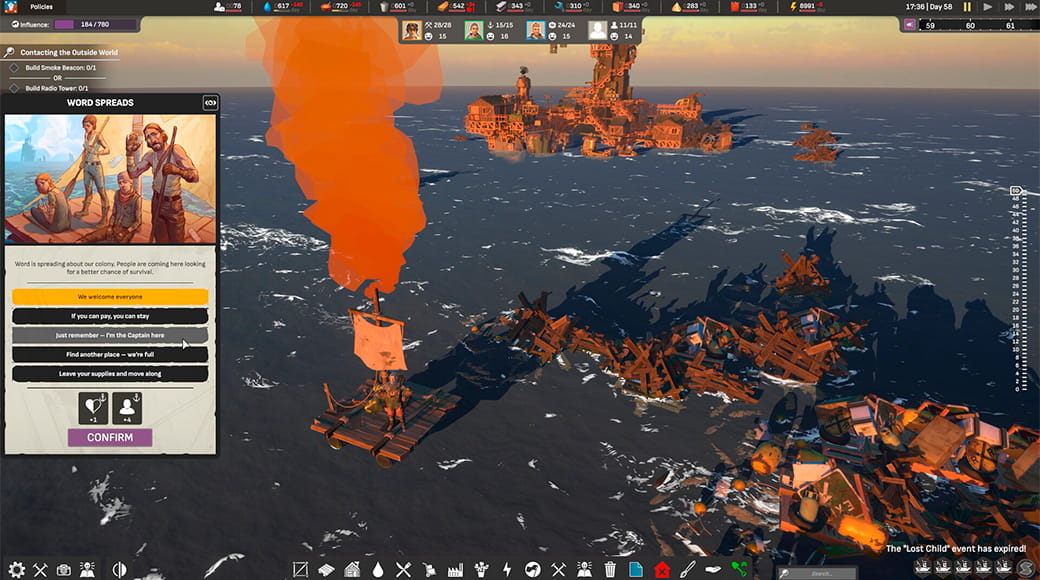
Task: Open the lightning bolt power category
Action: 507,570
